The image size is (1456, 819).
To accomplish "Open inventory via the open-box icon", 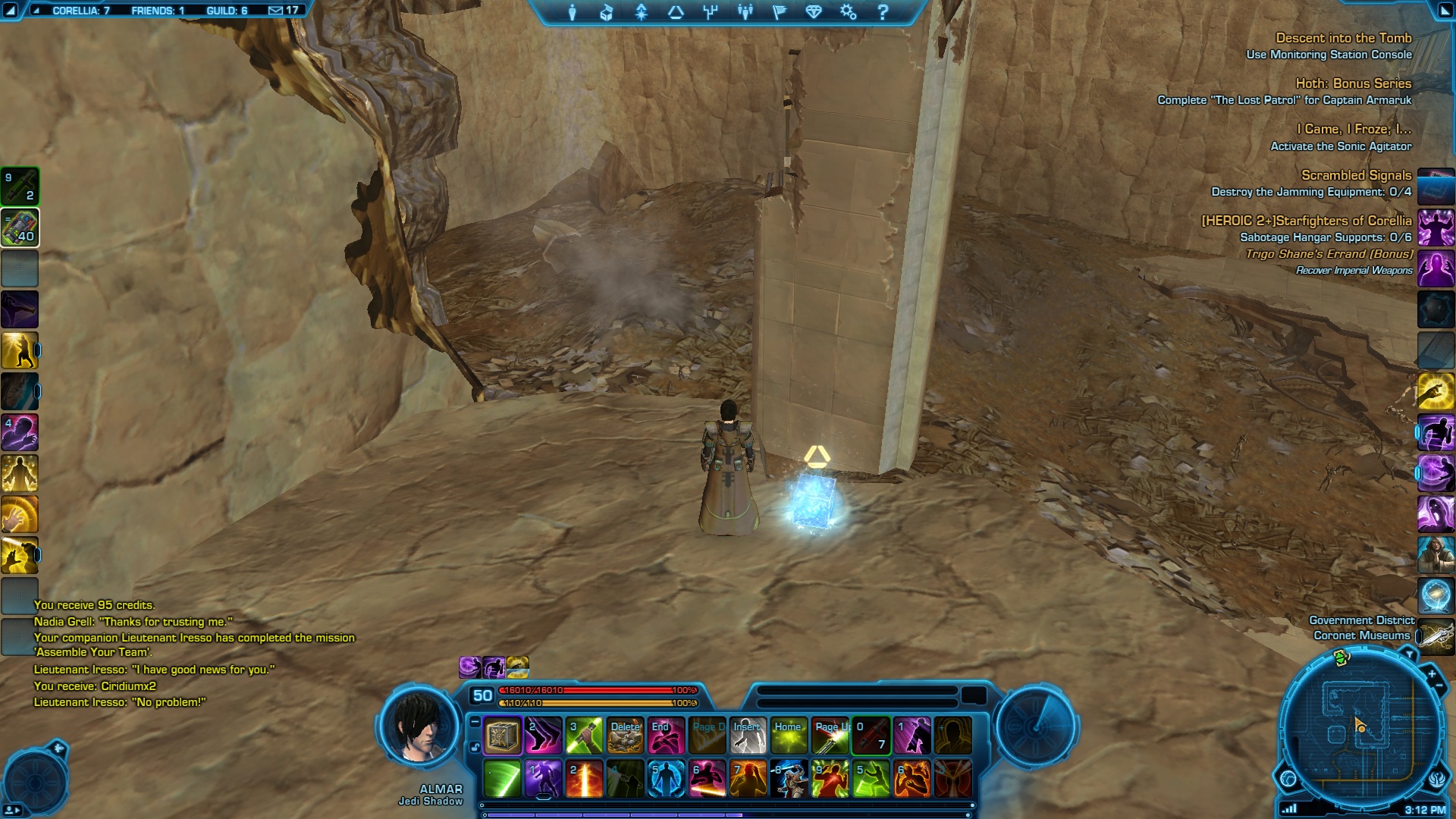I will [607, 12].
